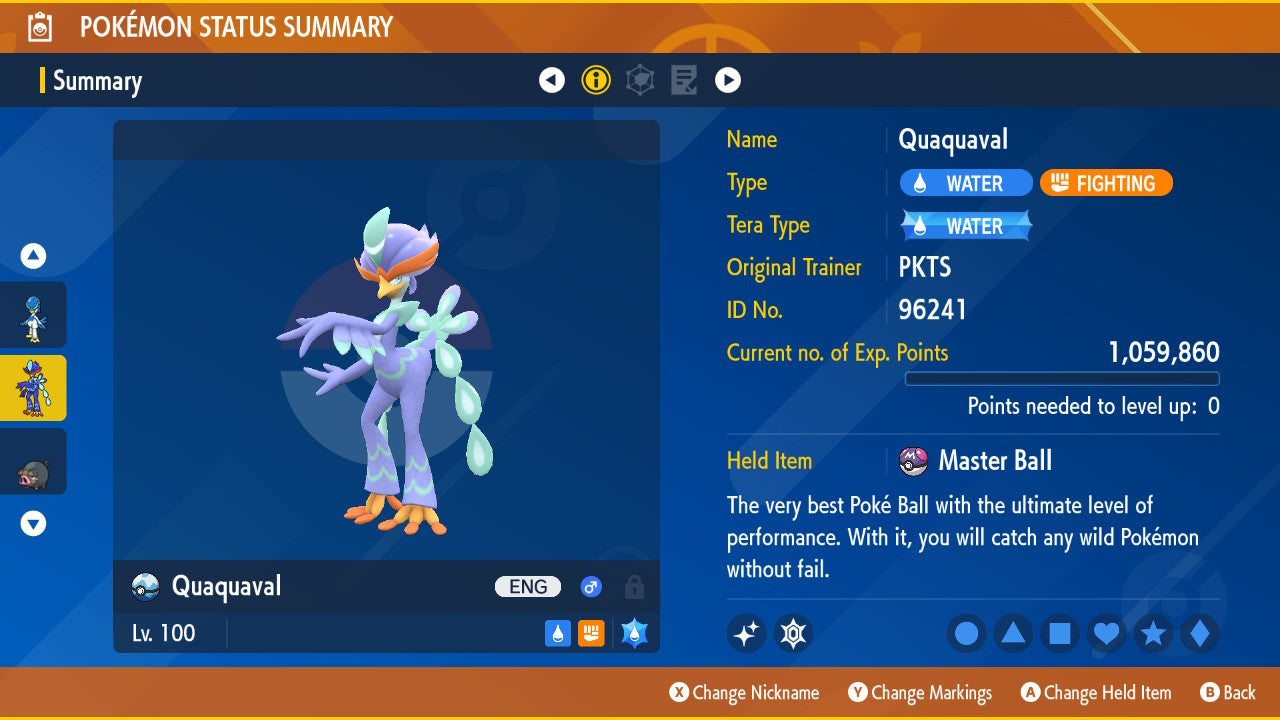Click the right page navigation arrow

click(727, 80)
